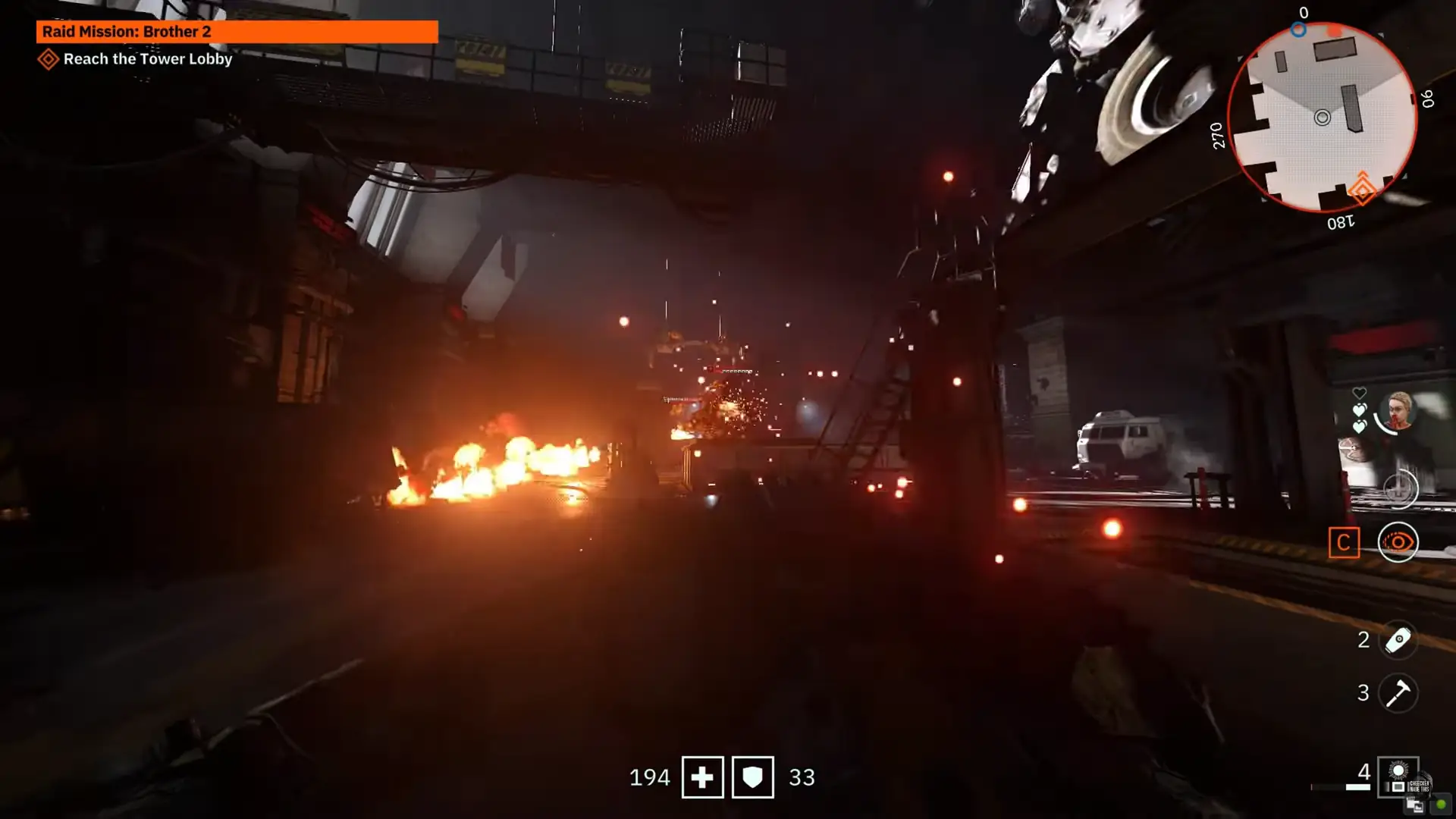Screen dimensions: 1456x819
Task: Select the Reach the Tower Lobby objective entry
Action: tap(148, 59)
